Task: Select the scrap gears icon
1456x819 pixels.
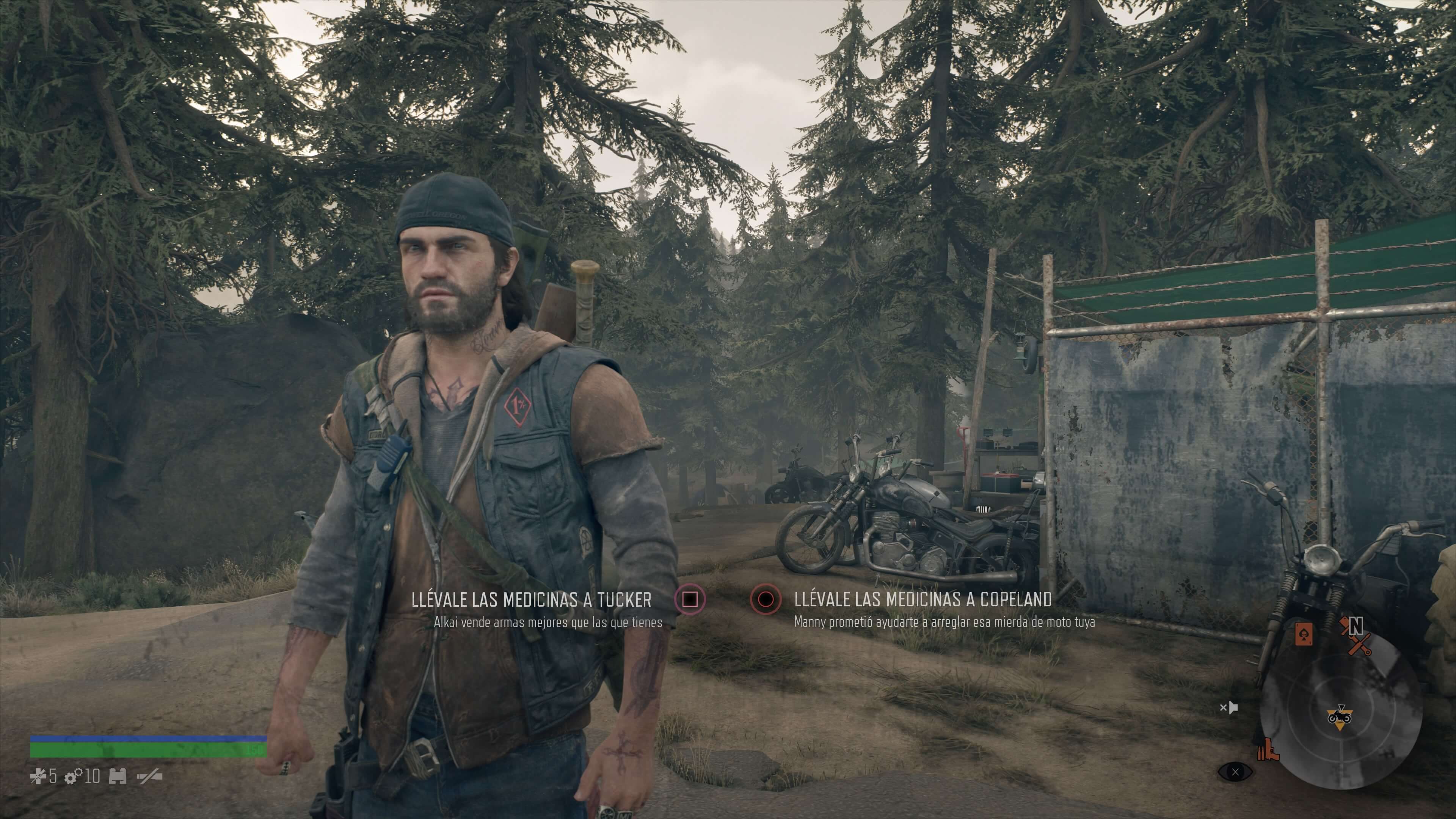Action: click(73, 777)
